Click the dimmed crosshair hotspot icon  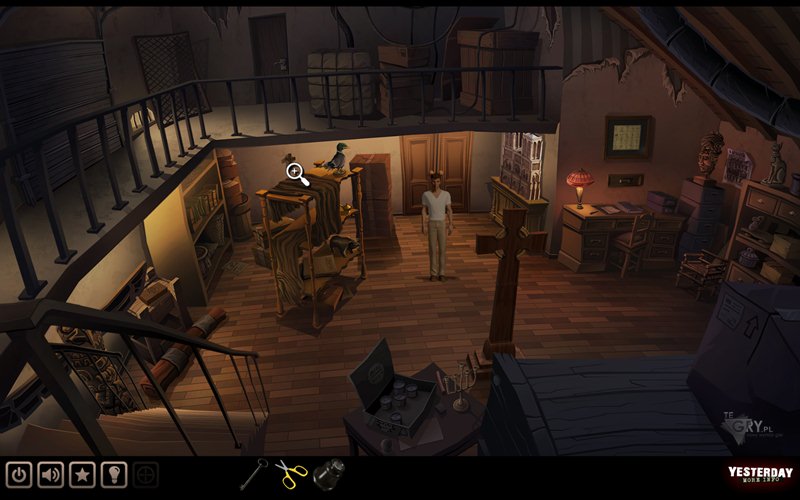click(146, 474)
